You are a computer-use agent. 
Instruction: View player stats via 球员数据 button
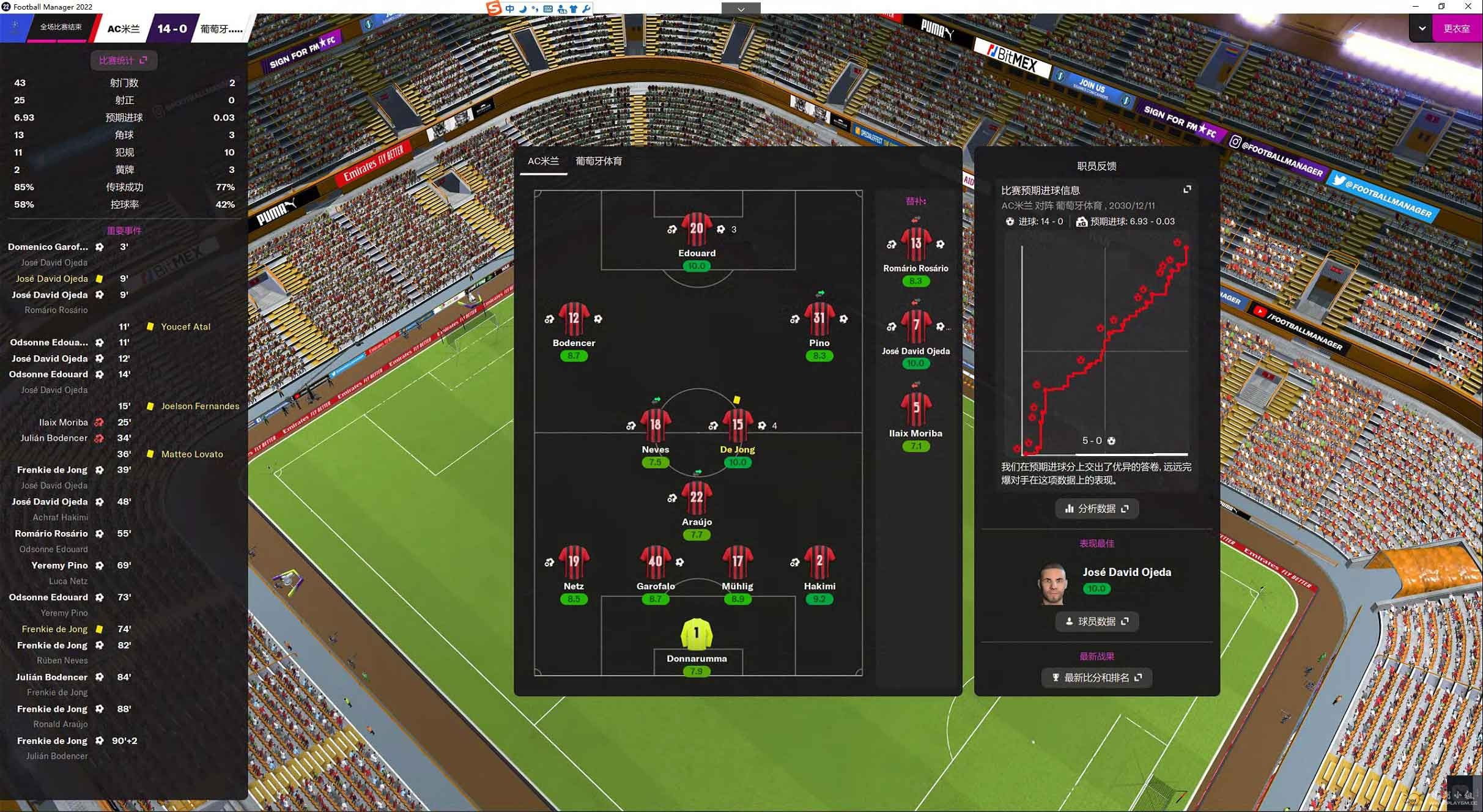click(x=1097, y=621)
